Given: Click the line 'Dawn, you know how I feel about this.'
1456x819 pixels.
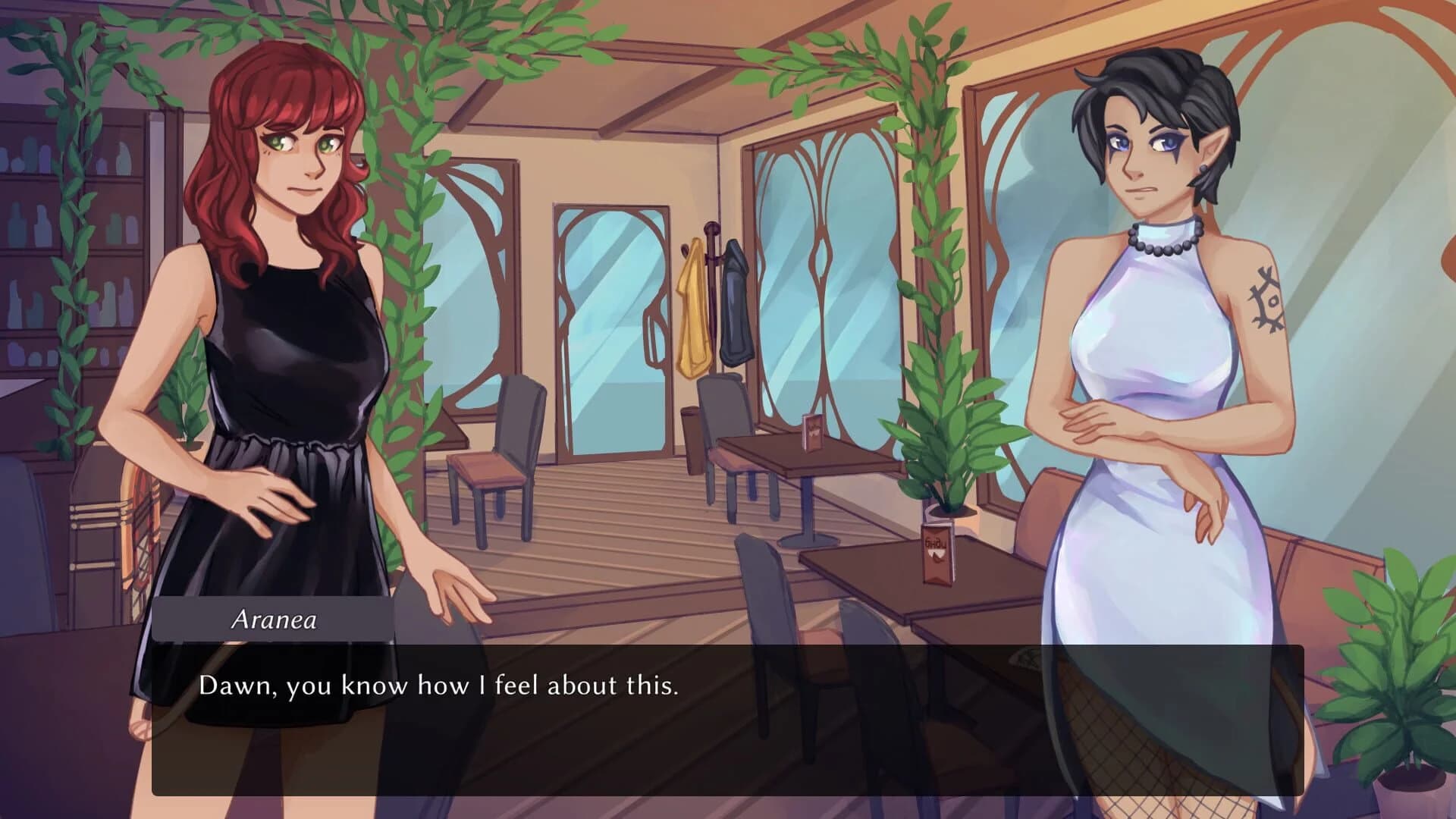Looking at the screenshot, I should point(440,686).
